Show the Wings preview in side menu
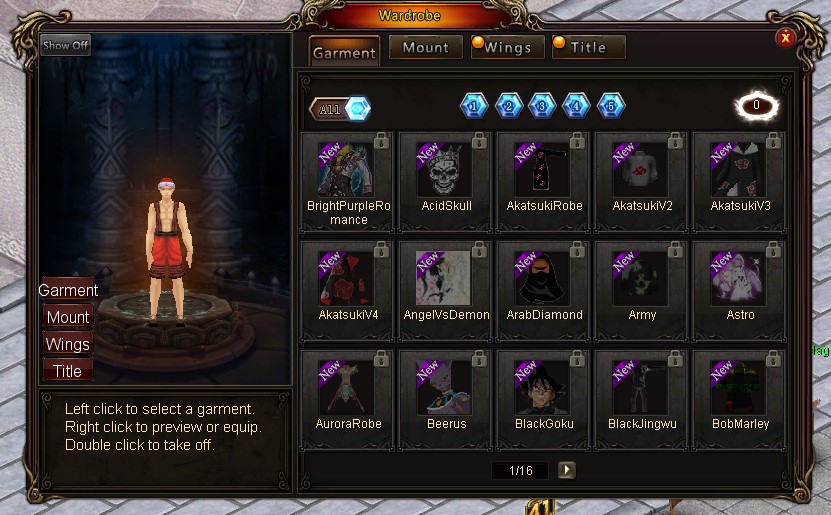Screen dimensions: 831x515 (68, 344)
